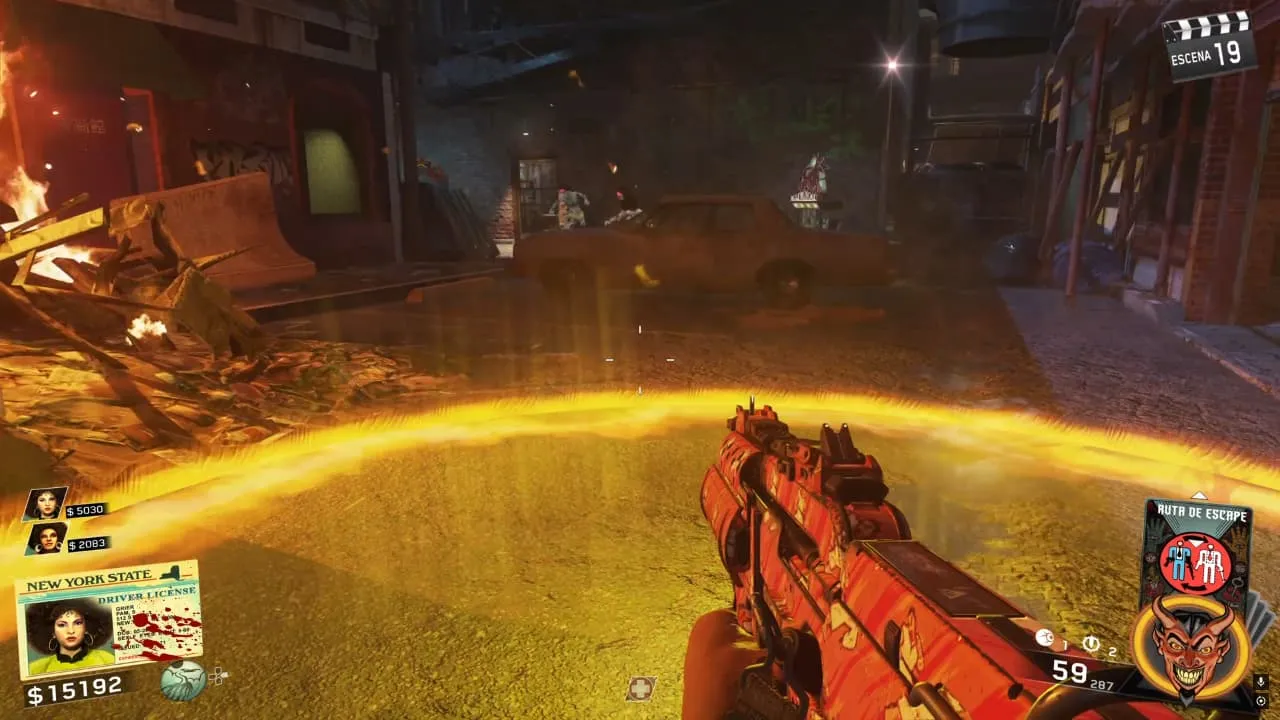Select the teammate portrait with $5030
Viewport: 1280px width, 720px height.
tap(44, 504)
